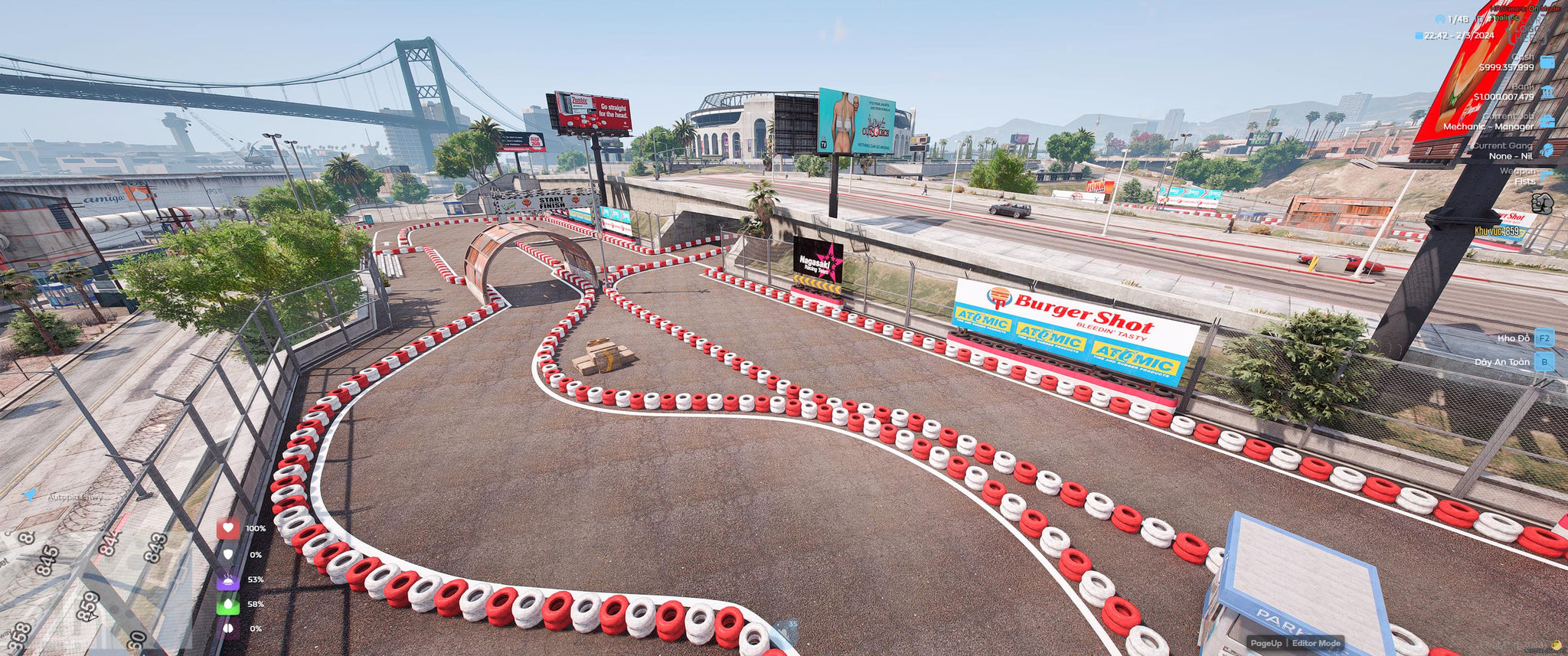Select the online players signal icon

(1439, 19)
